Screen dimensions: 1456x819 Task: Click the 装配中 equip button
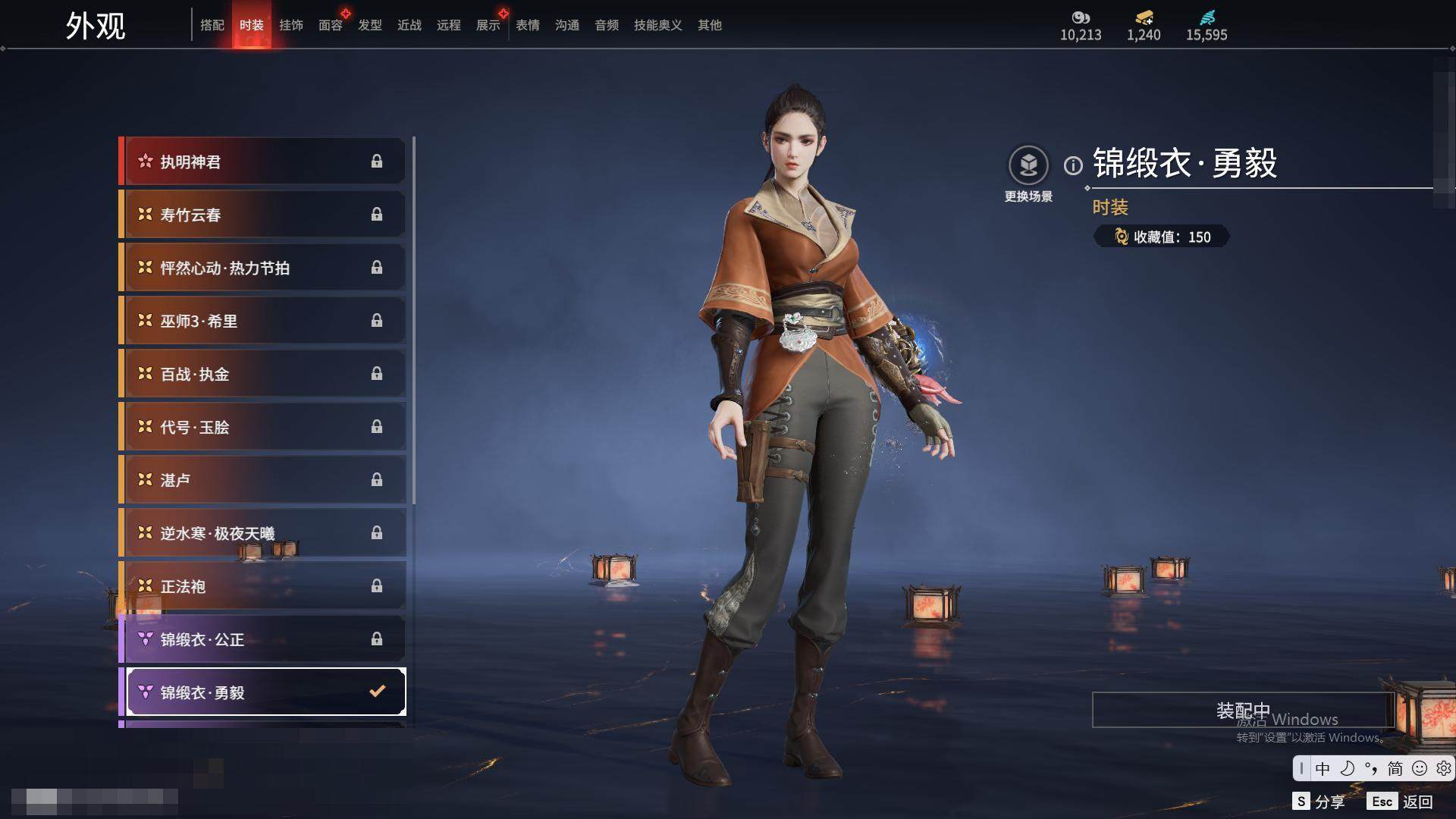pyautogui.click(x=1243, y=710)
